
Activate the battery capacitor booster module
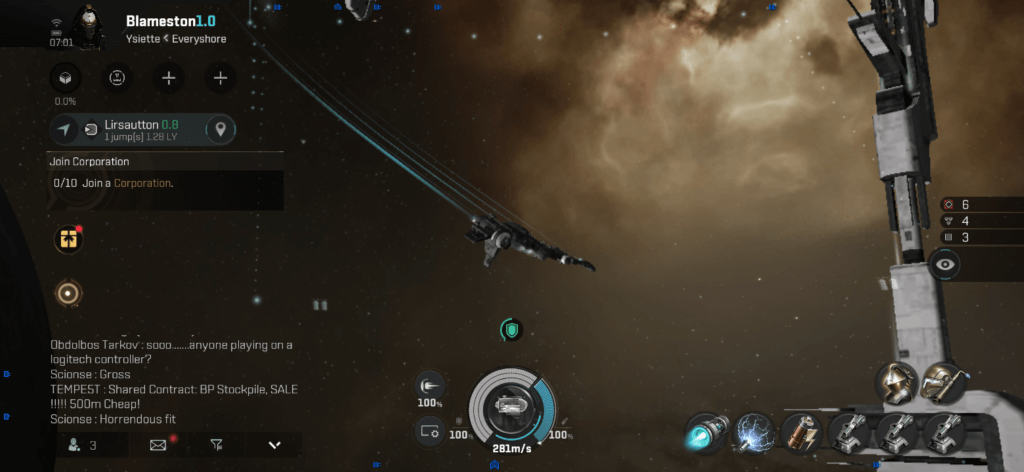pyautogui.click(x=799, y=433)
